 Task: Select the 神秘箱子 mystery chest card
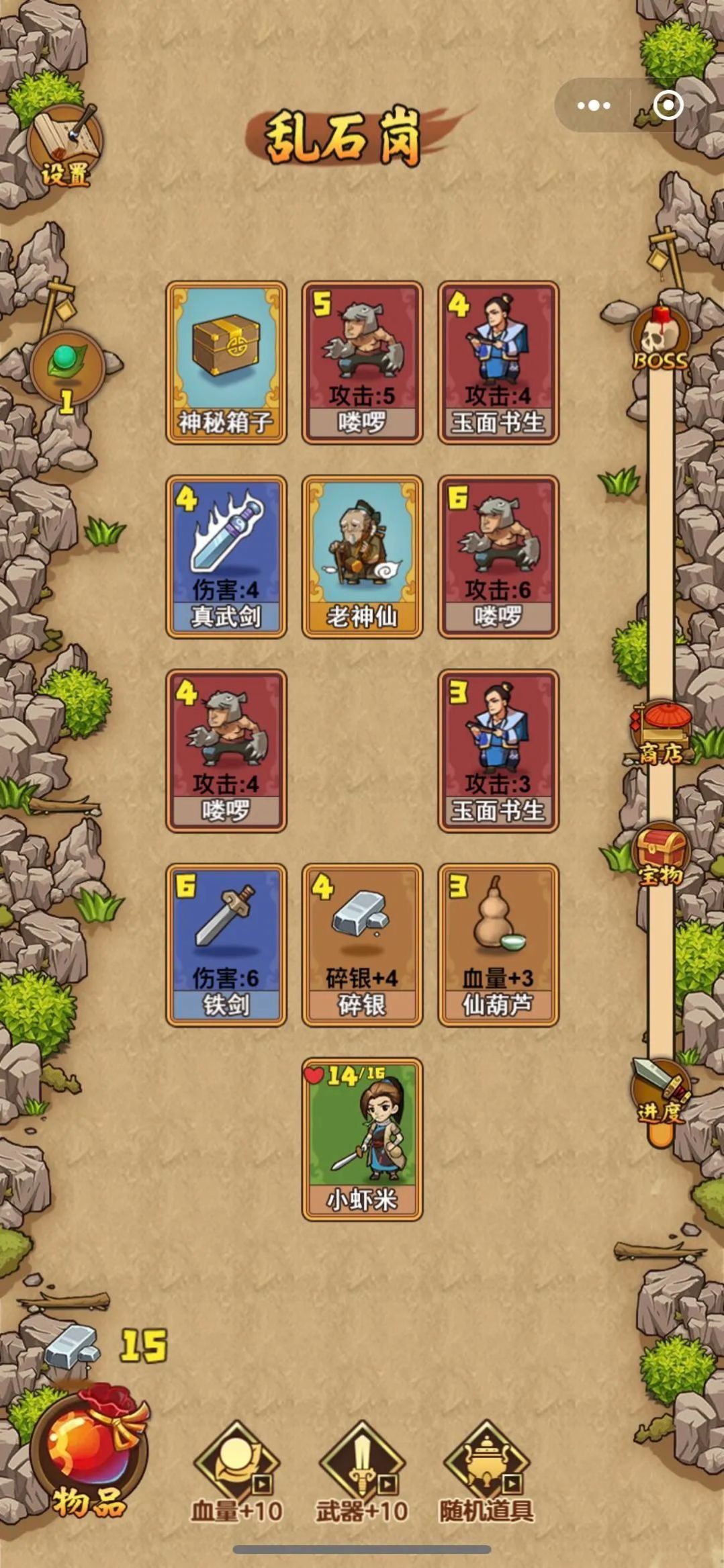tap(226, 363)
